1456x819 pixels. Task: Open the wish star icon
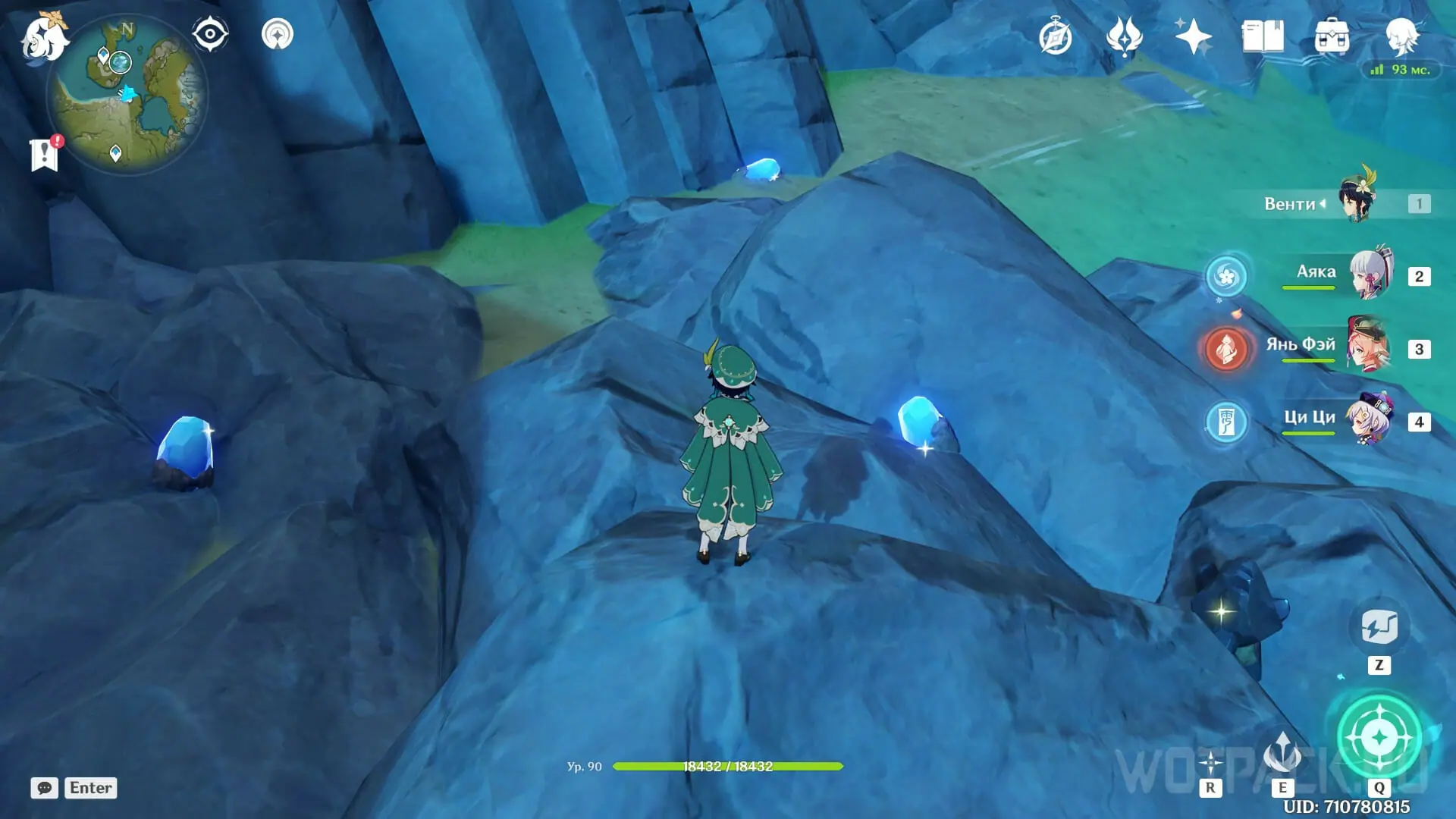coord(1193,36)
